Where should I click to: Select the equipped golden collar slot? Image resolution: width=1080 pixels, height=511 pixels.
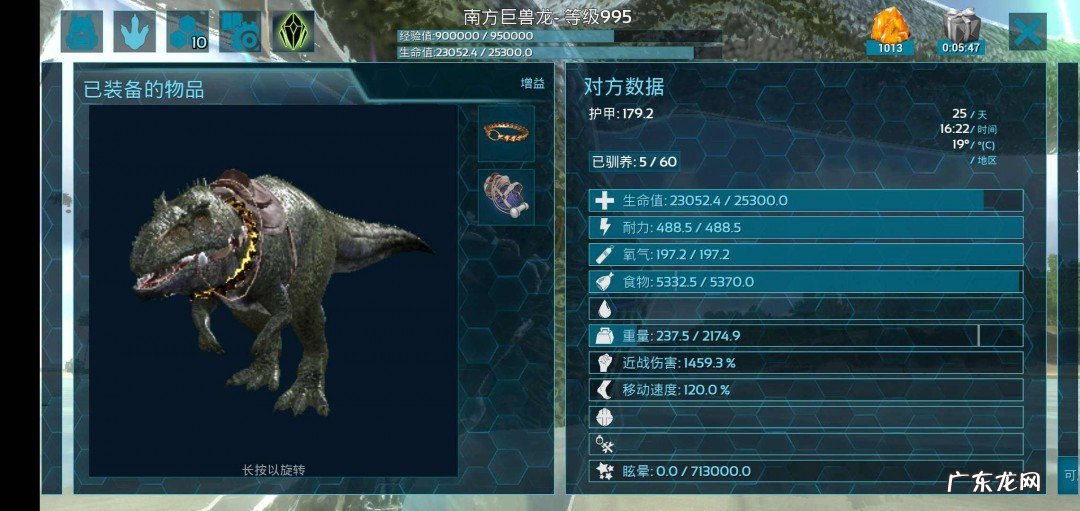coord(505,134)
